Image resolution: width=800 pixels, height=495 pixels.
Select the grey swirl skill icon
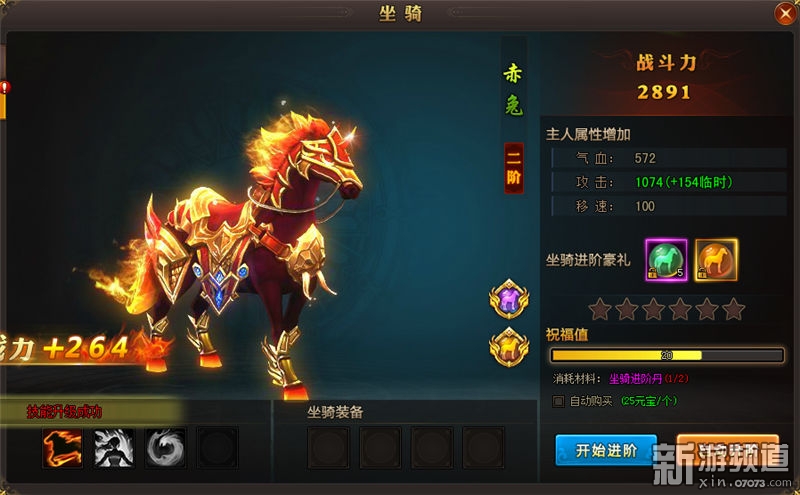165,448
